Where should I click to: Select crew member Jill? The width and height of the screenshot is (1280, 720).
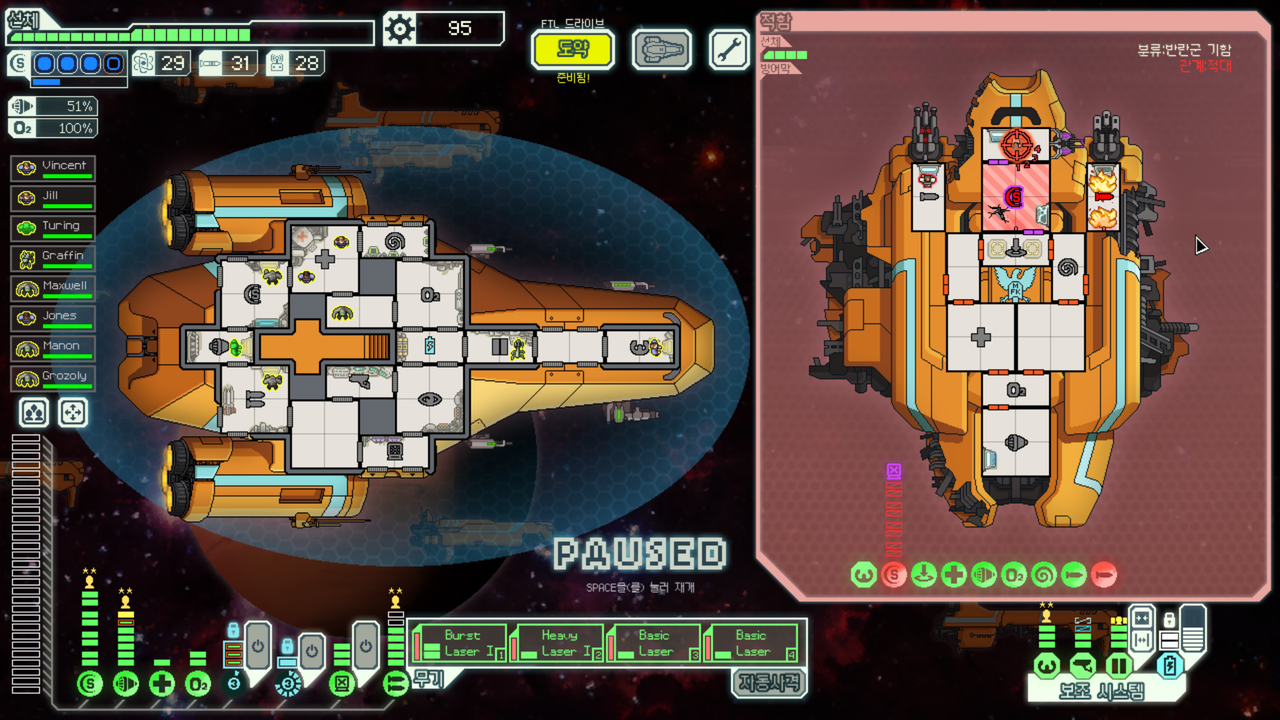53,198
